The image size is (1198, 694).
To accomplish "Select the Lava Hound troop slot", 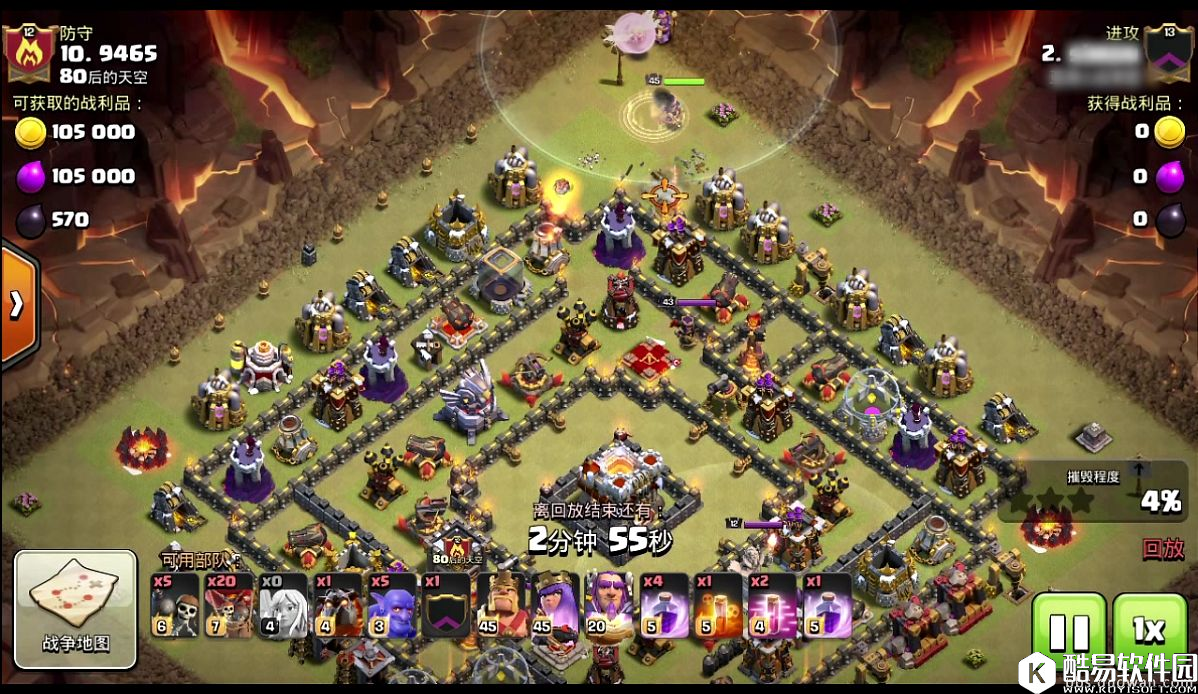I will tap(338, 606).
